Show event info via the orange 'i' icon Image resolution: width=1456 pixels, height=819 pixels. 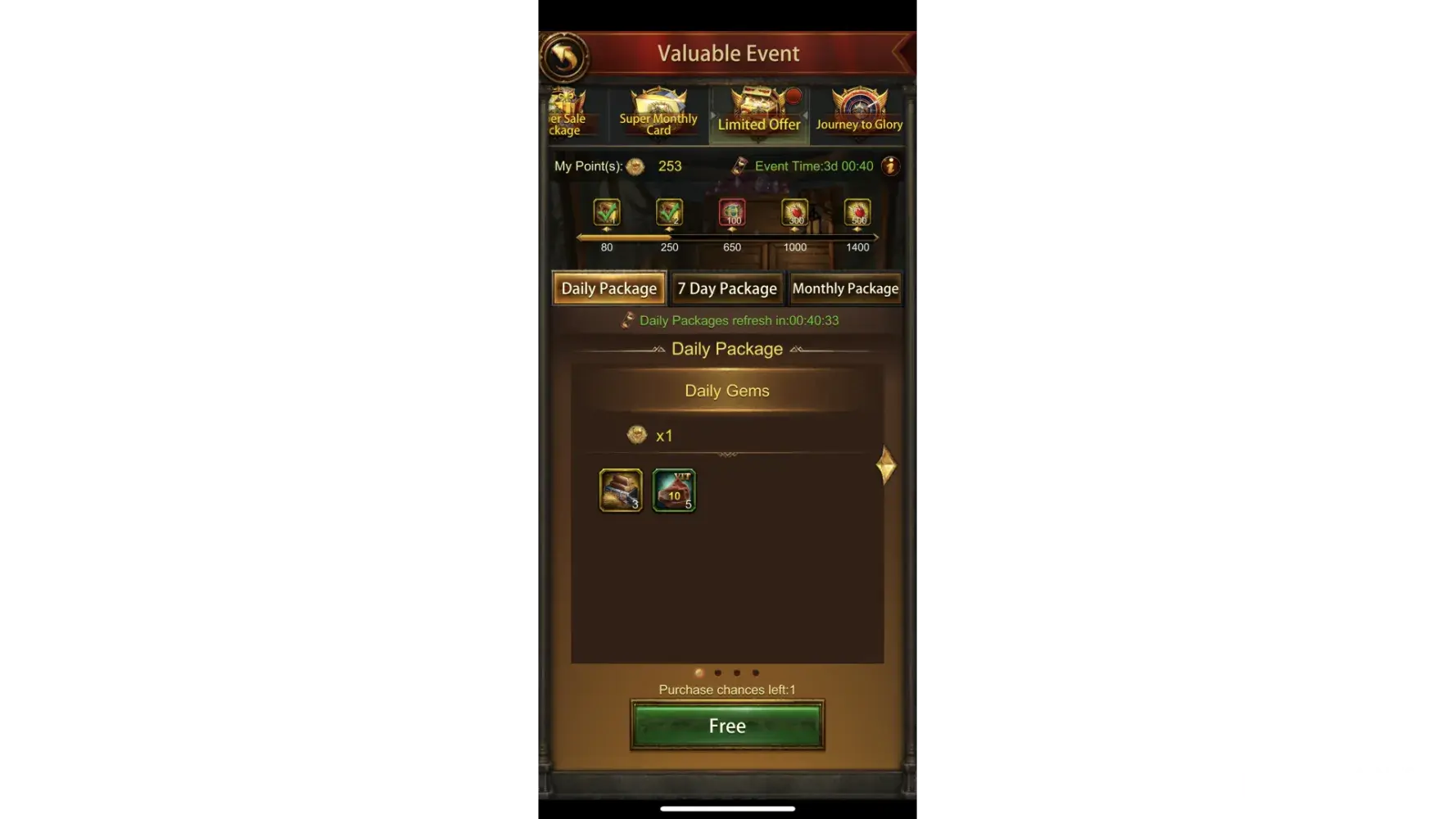(890, 166)
